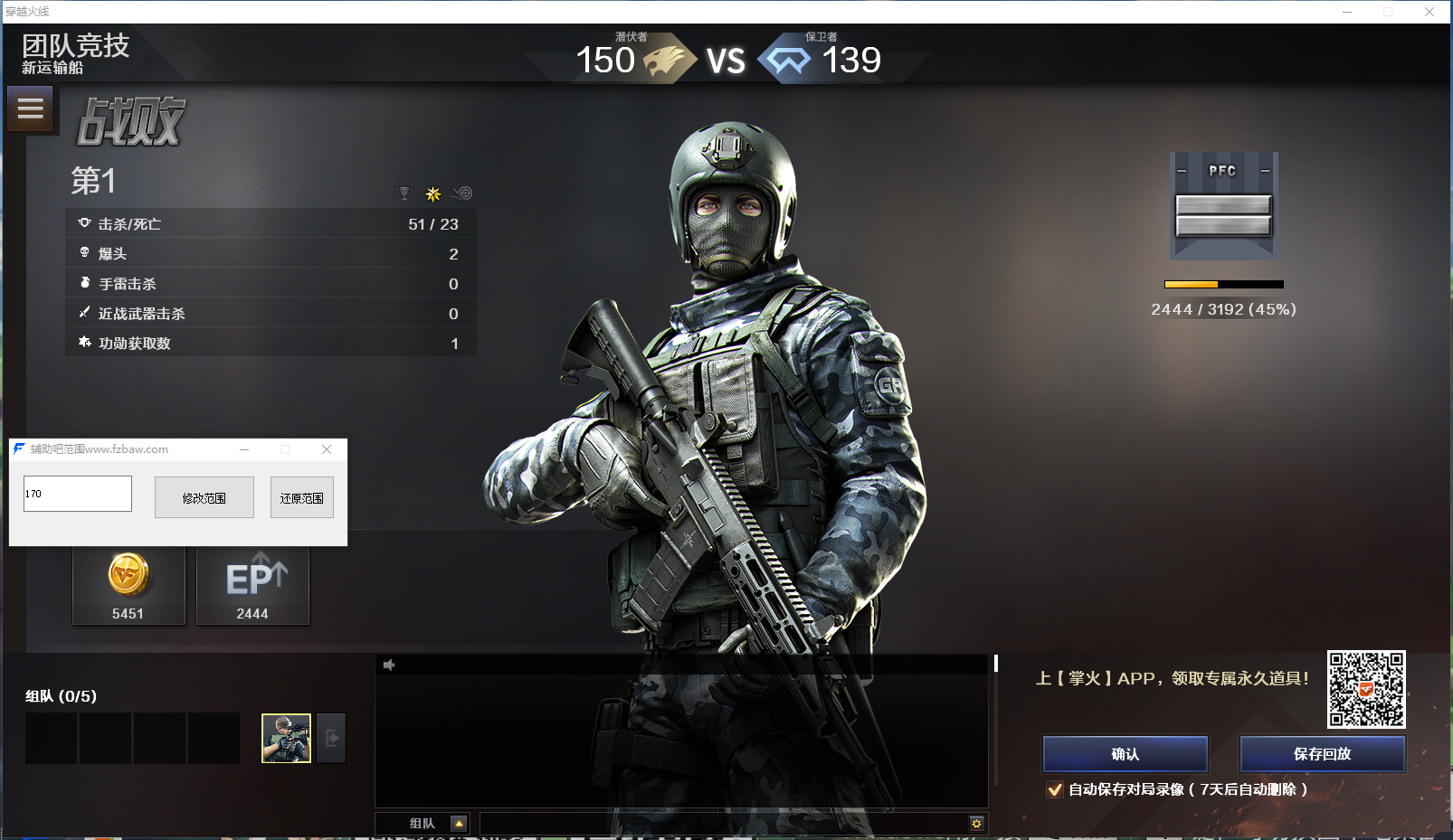Toggle the chat speaker icon

389,665
